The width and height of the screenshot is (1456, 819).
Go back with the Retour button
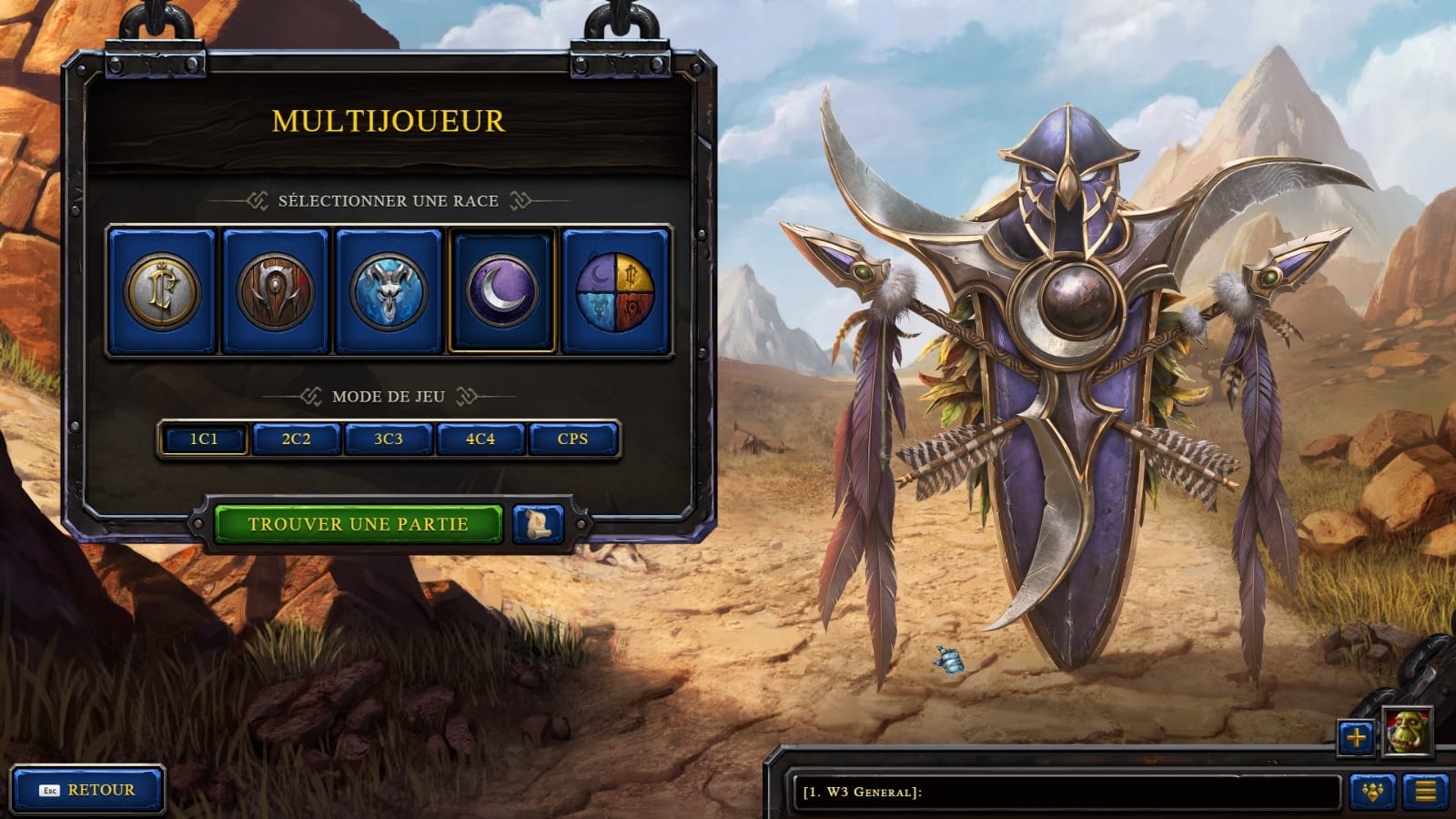(x=87, y=790)
